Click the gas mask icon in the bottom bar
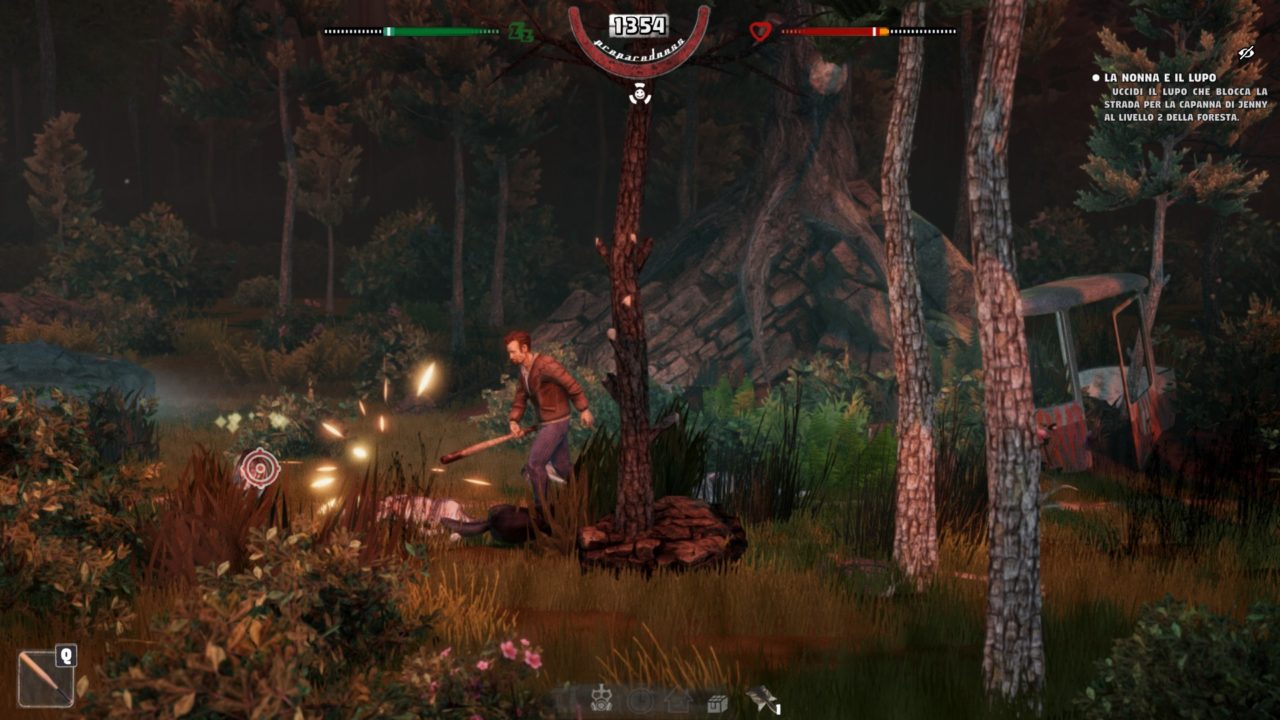Screen dimensions: 1280x720 pos(601,700)
